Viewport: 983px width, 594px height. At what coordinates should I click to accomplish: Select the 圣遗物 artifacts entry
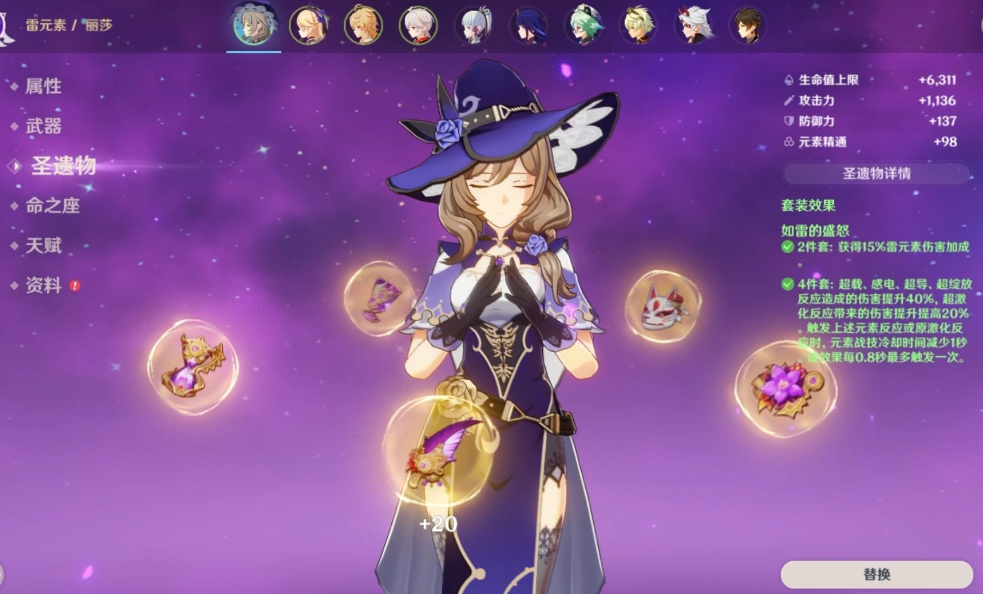point(62,166)
